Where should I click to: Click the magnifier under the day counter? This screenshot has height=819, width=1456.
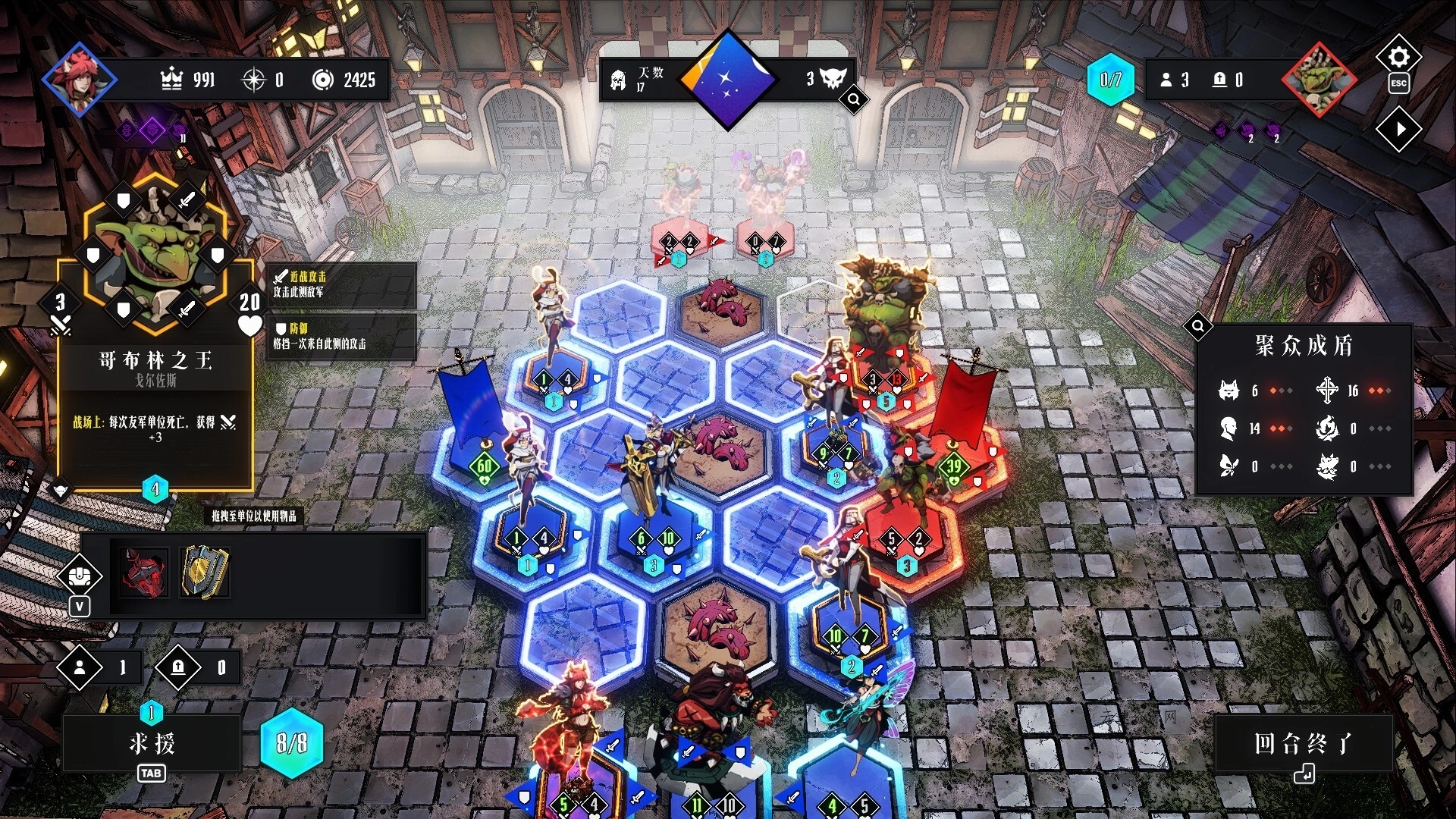(x=853, y=101)
